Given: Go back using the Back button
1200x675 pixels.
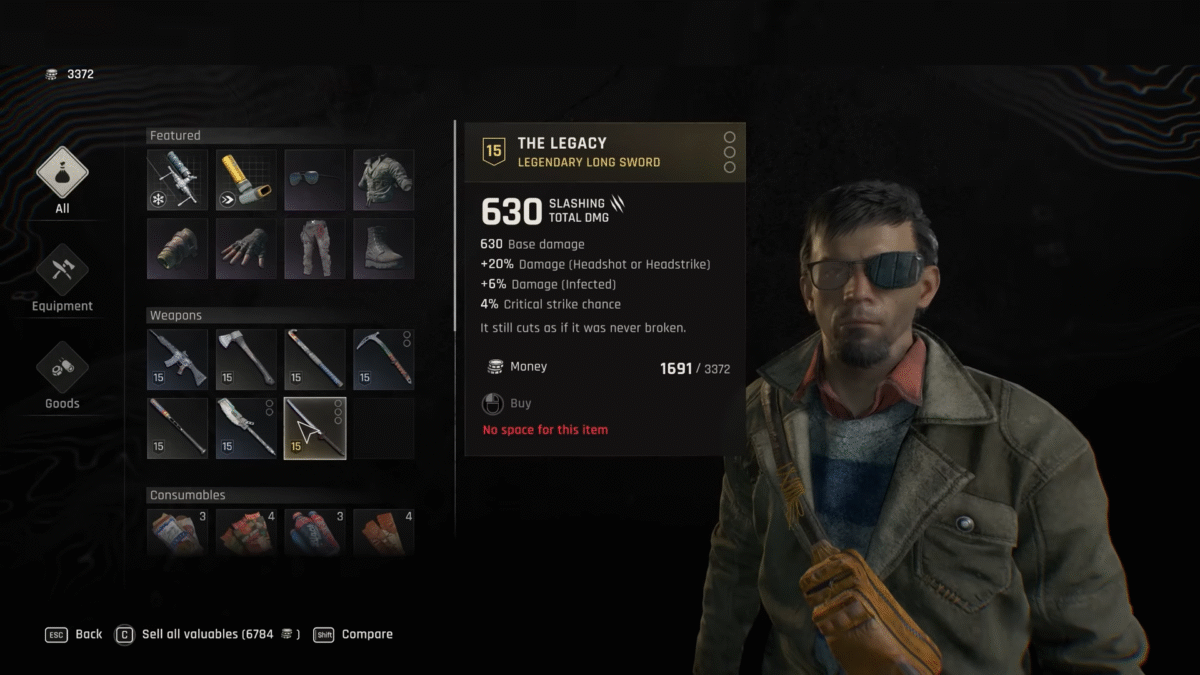Looking at the screenshot, I should coord(75,634).
